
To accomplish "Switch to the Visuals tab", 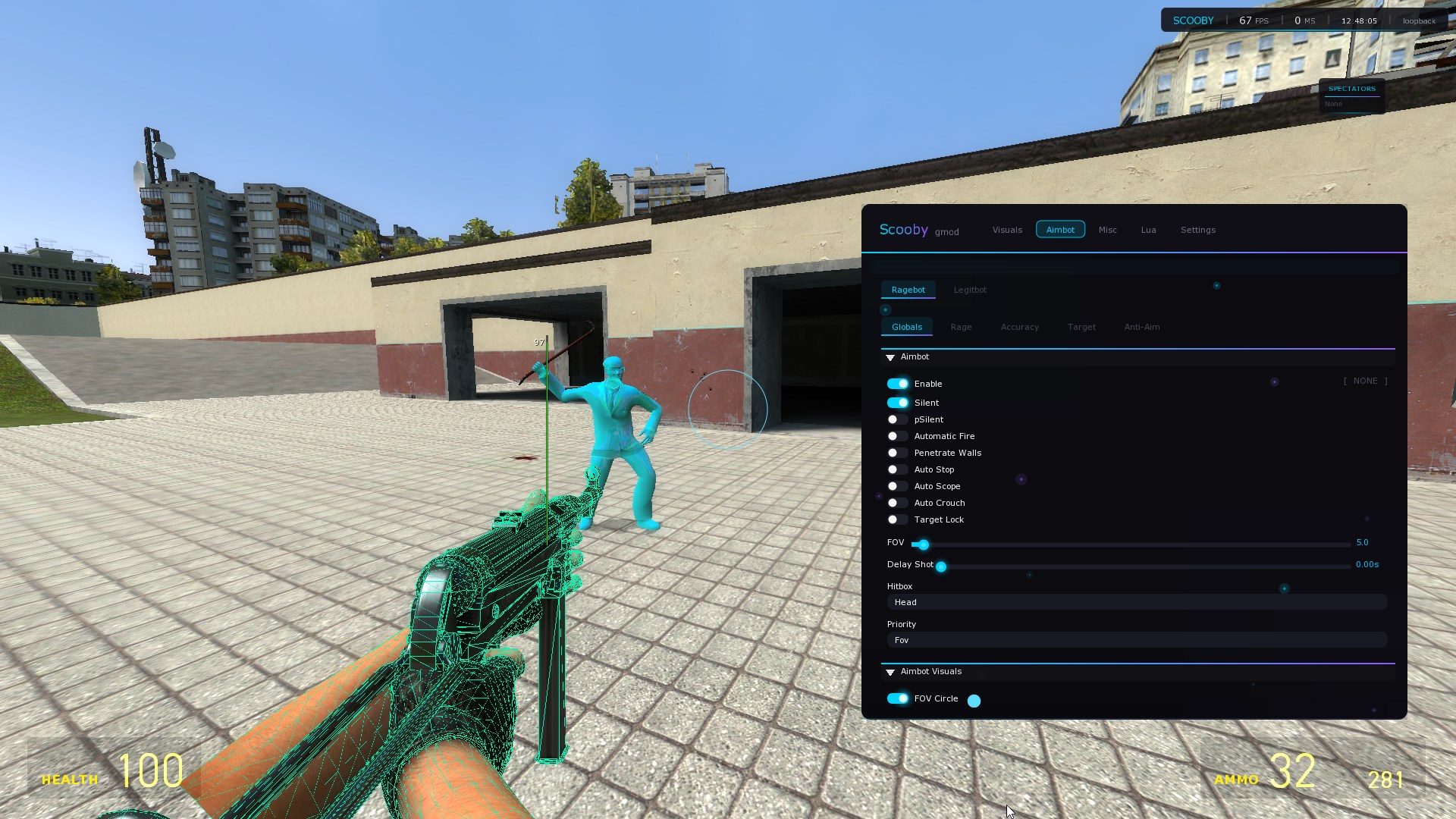I will click(1006, 229).
